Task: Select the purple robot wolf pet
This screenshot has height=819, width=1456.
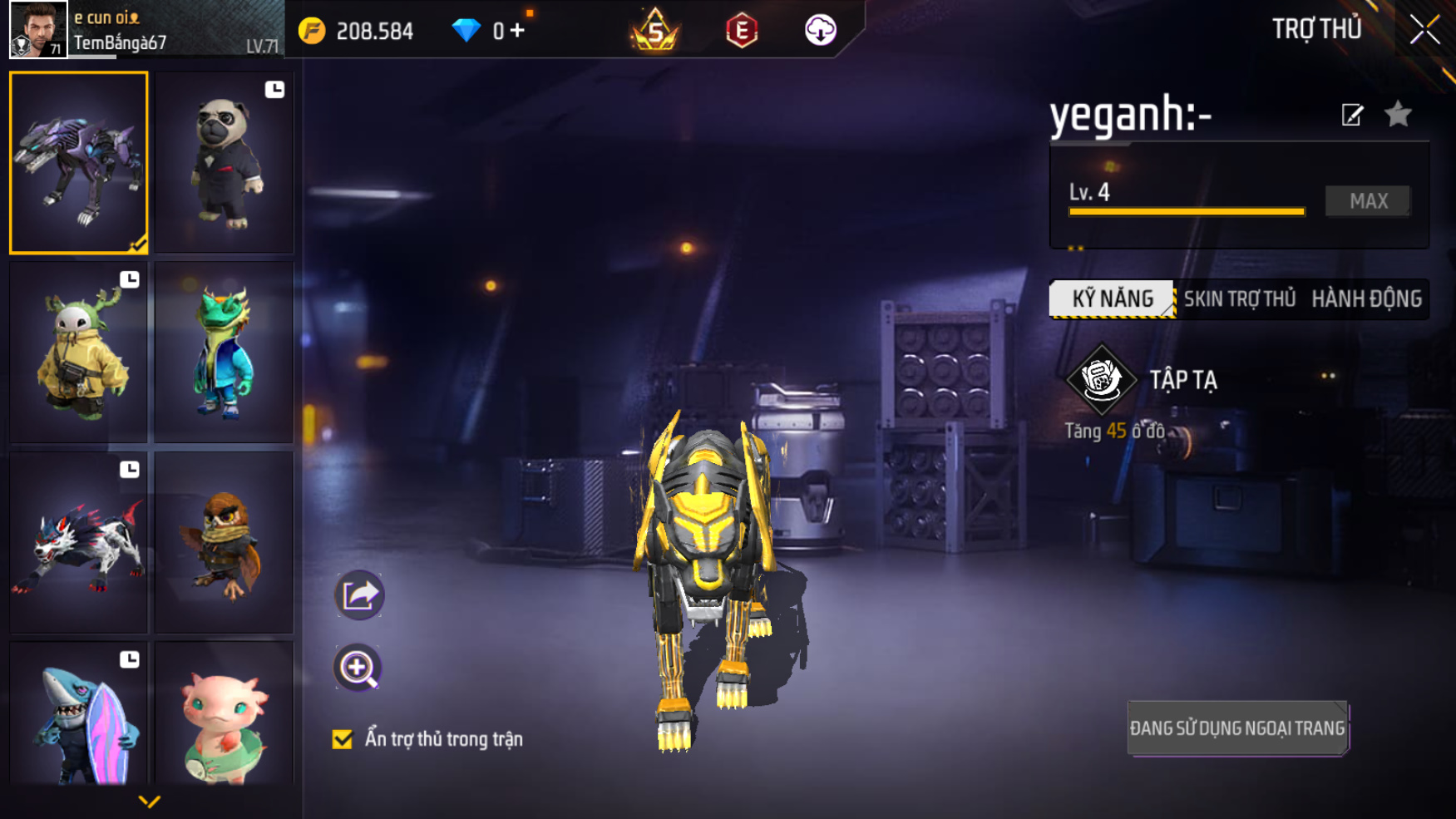Action: coord(79,162)
